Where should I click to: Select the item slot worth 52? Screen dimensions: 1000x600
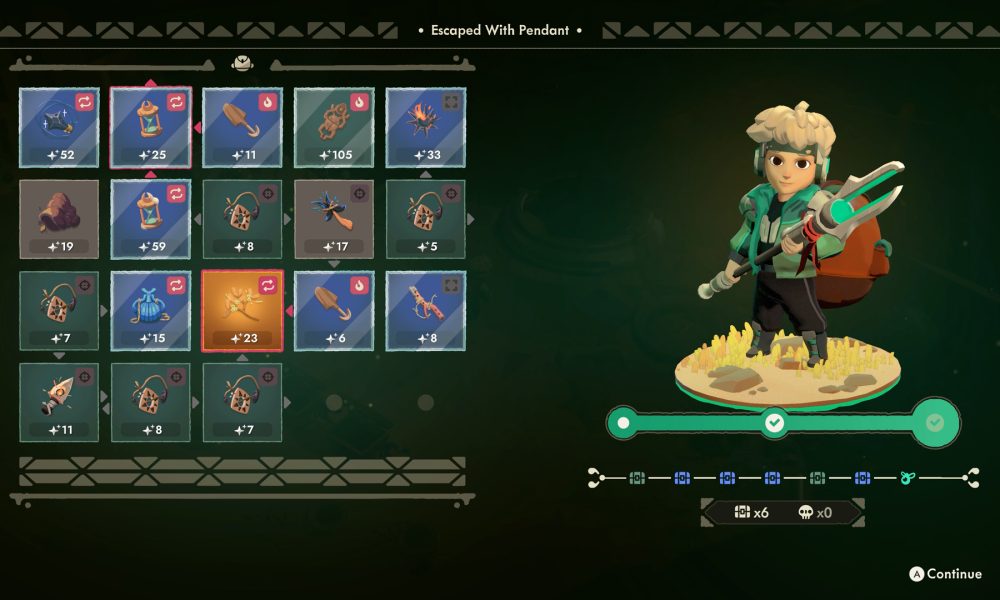coord(60,127)
